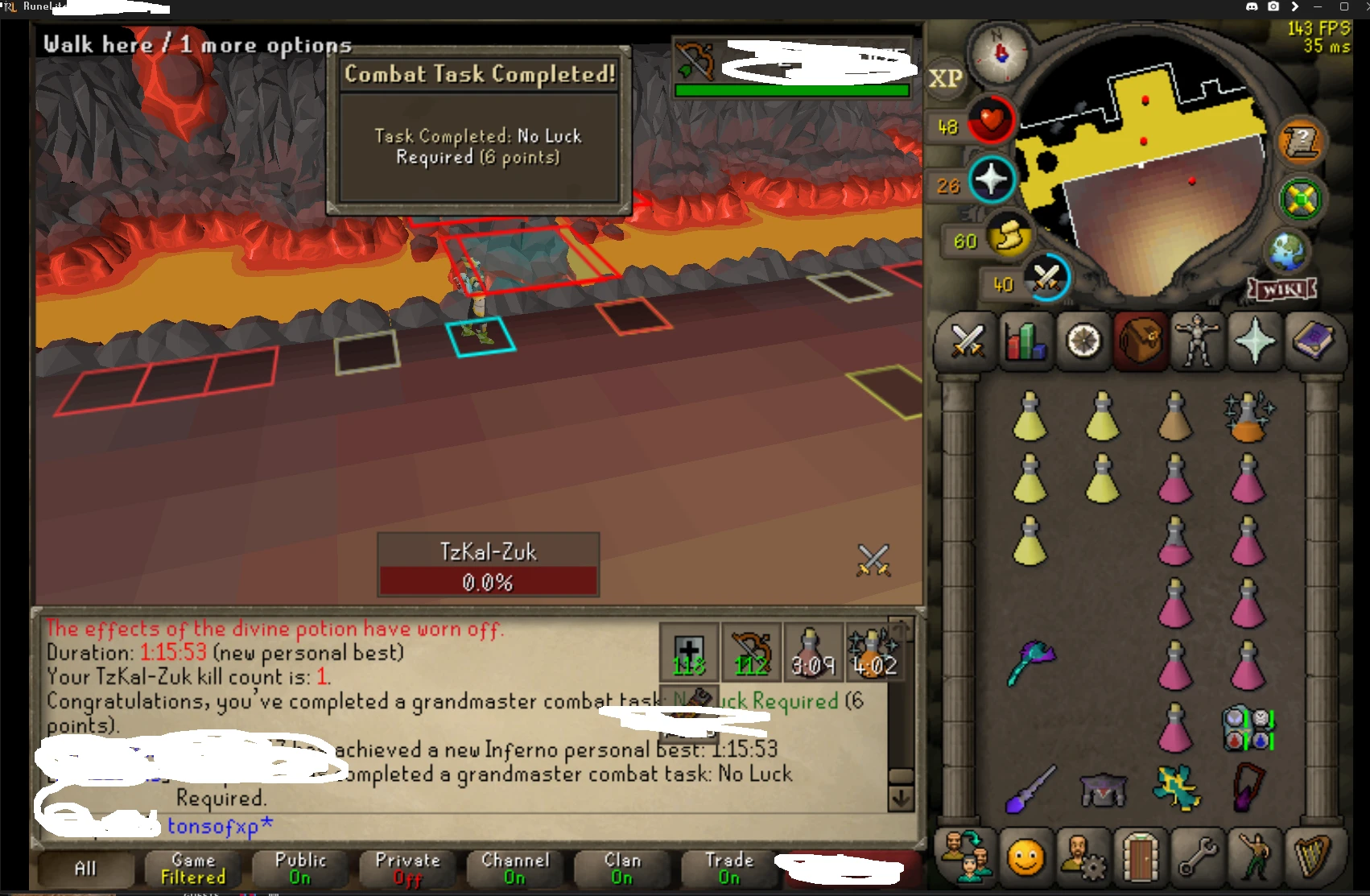The image size is (1370, 896).
Task: Click the Logout door button
Action: pos(1140,857)
